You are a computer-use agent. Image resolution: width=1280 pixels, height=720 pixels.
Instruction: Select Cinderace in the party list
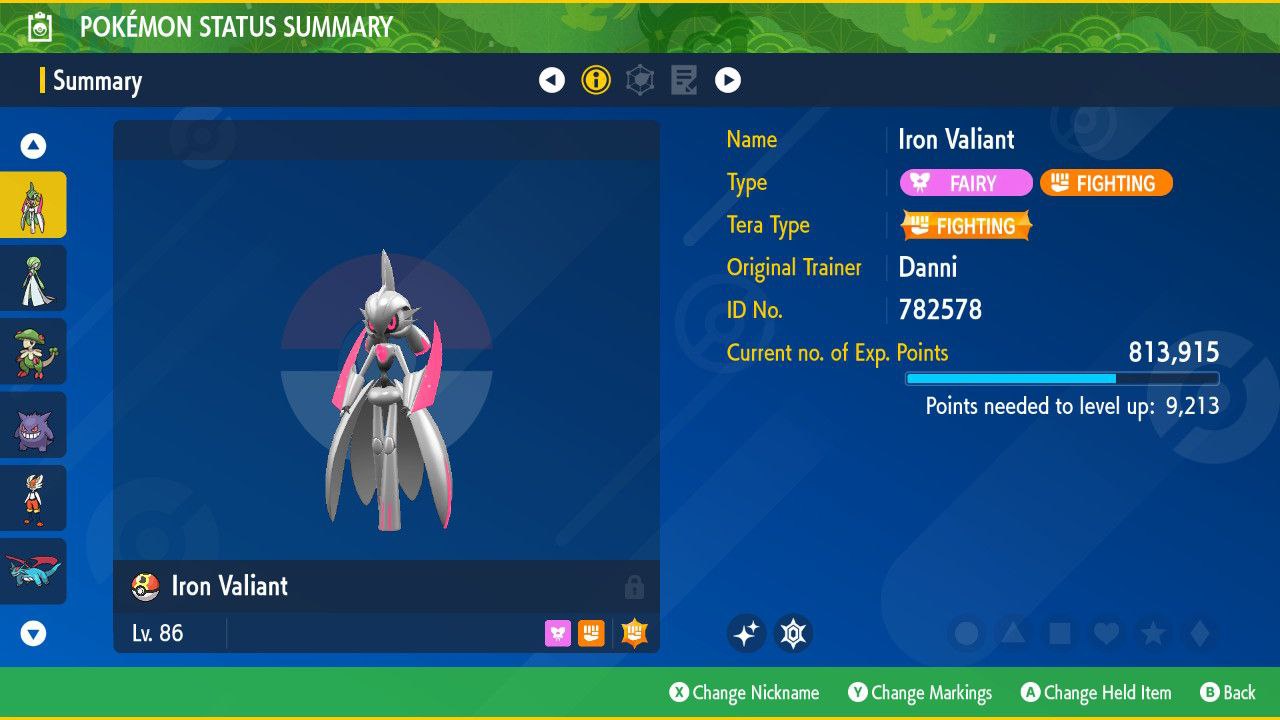[x=33, y=498]
